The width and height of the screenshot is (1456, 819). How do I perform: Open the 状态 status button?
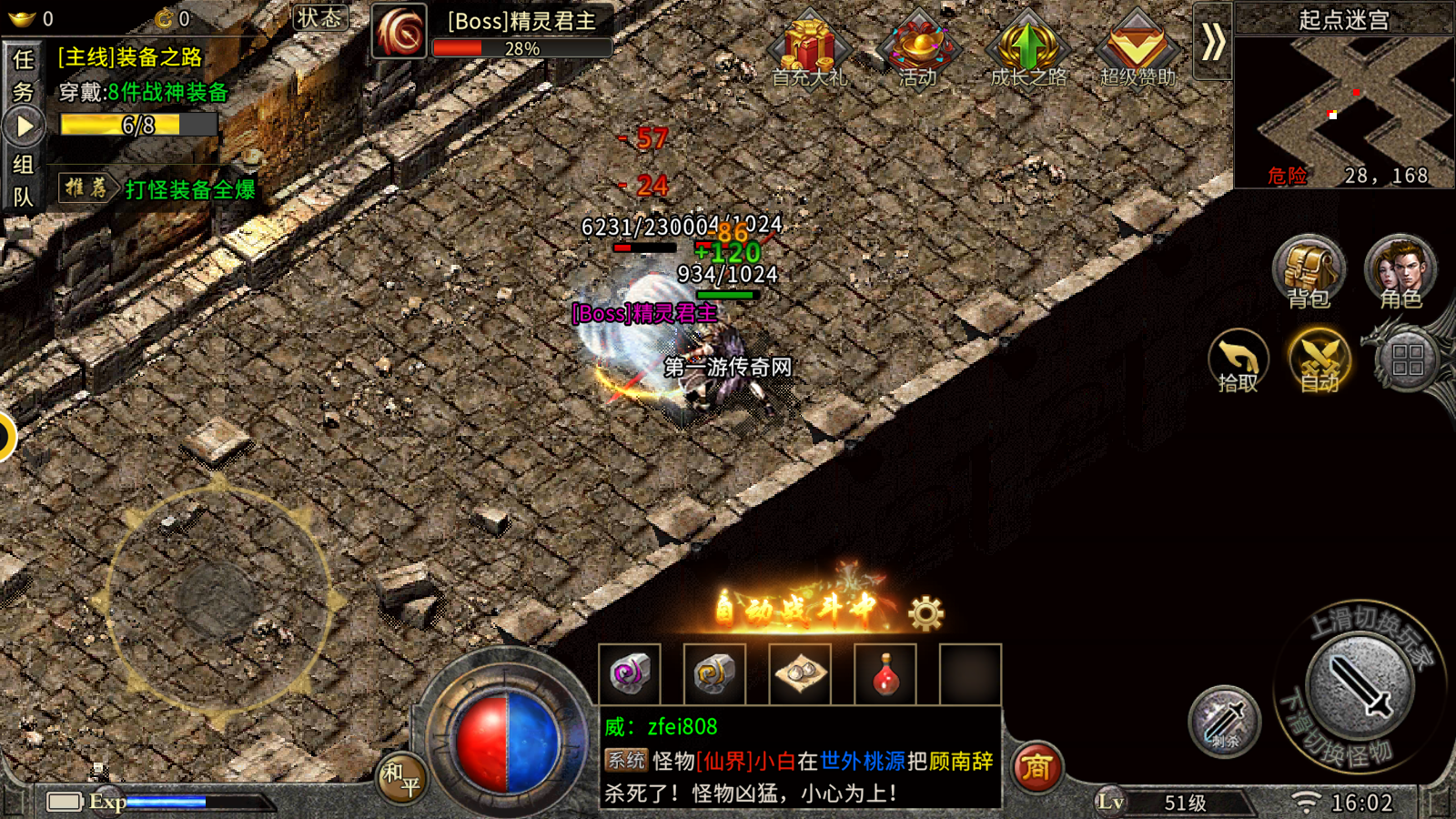319,17
